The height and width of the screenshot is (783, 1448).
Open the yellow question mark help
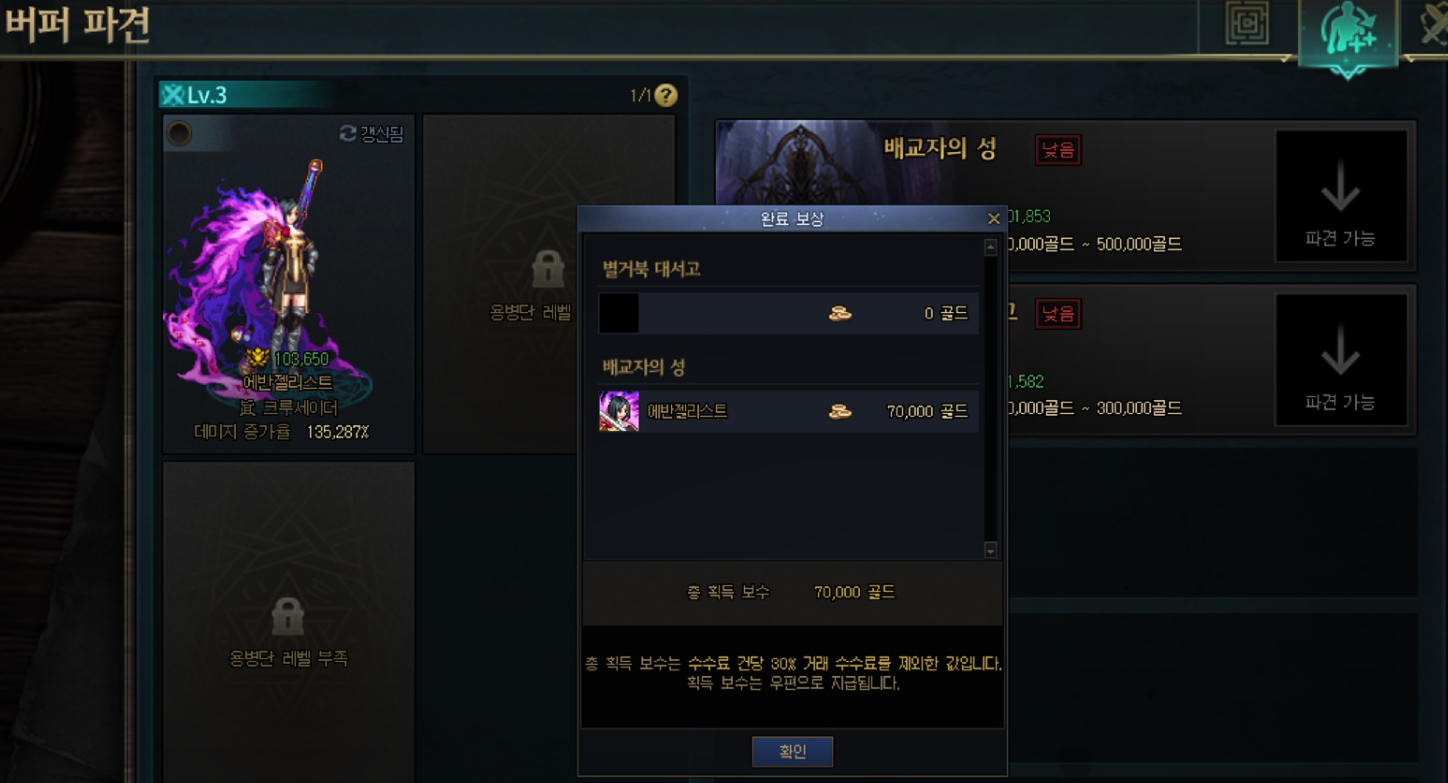[x=666, y=96]
